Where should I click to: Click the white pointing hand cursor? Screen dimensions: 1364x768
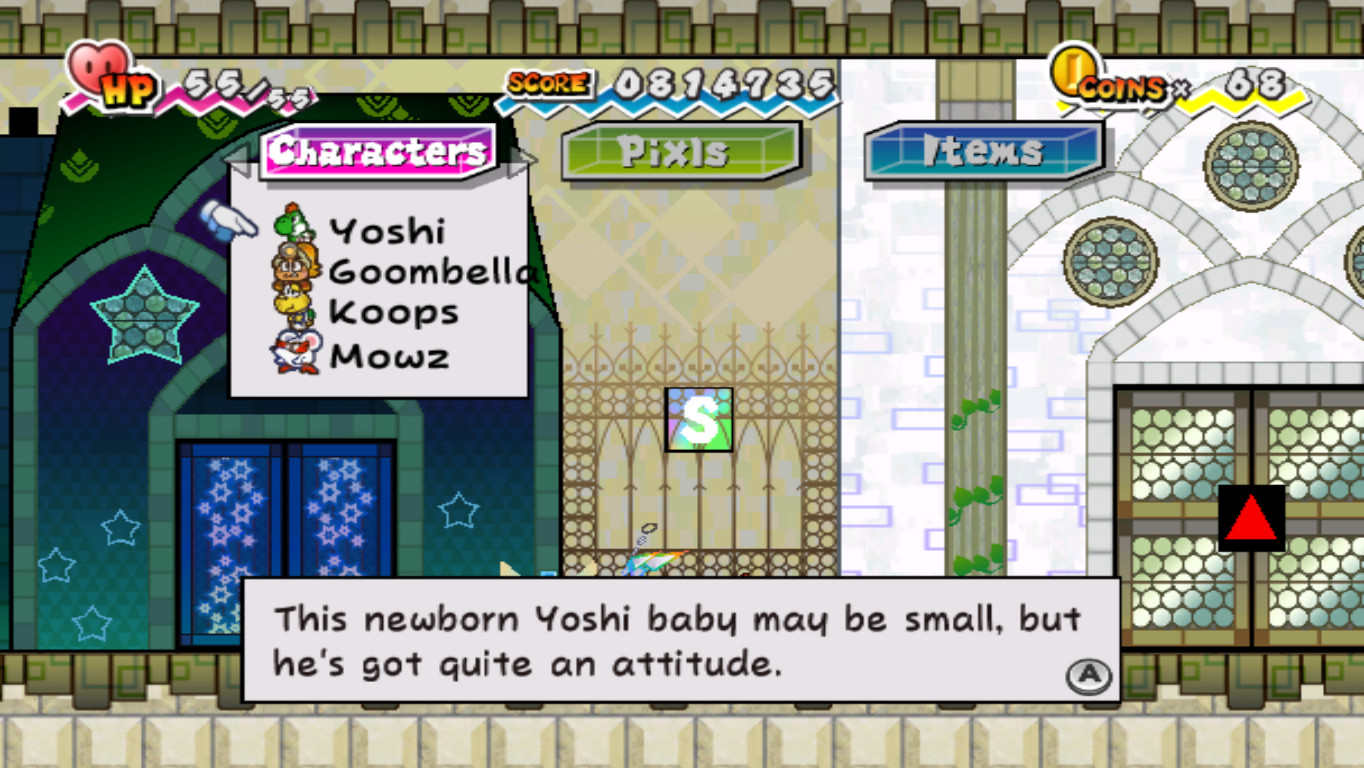click(230, 221)
